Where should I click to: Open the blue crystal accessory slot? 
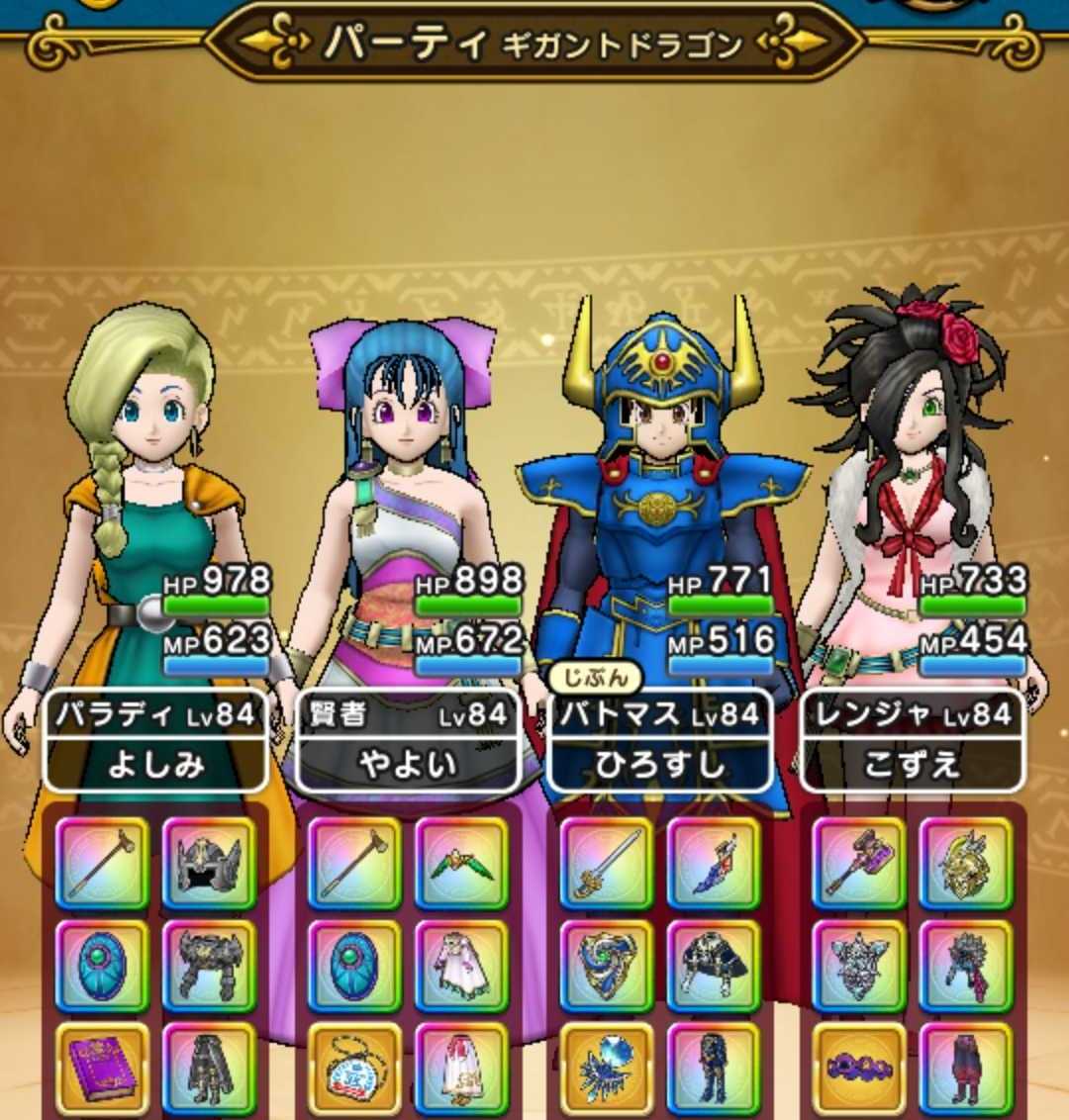(607, 1070)
